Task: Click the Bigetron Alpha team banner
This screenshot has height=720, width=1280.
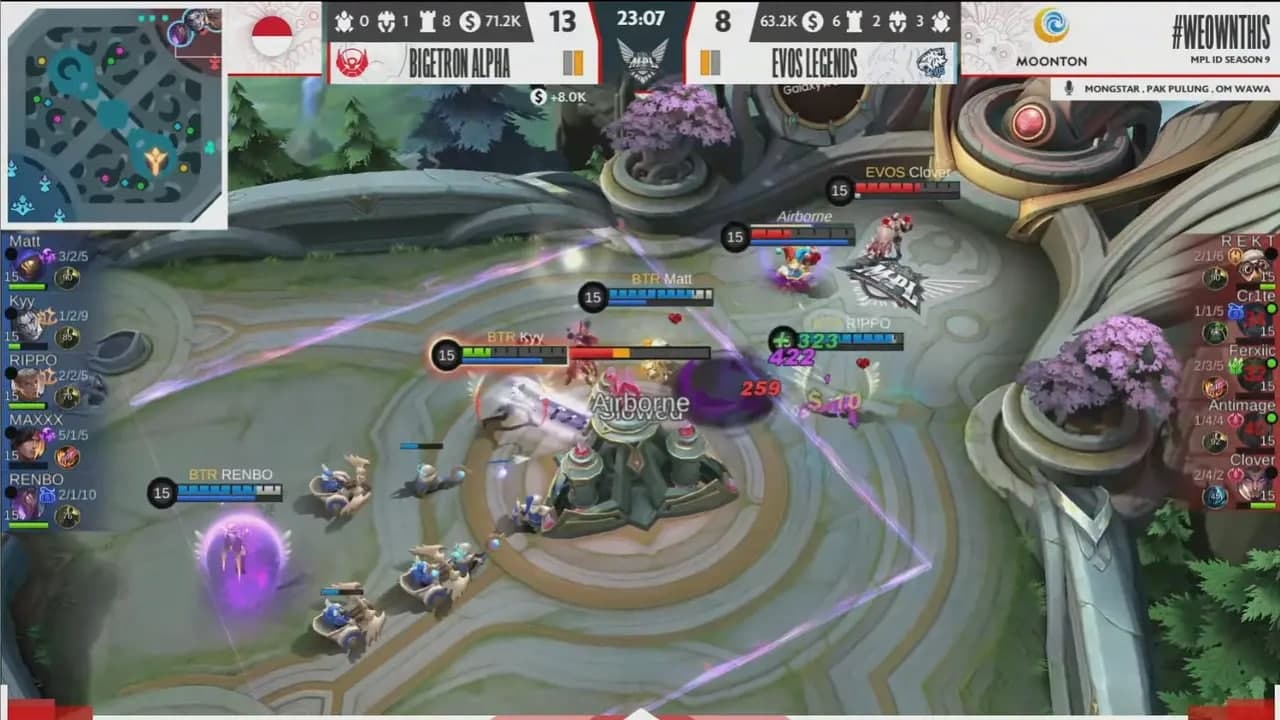Action: (462, 63)
